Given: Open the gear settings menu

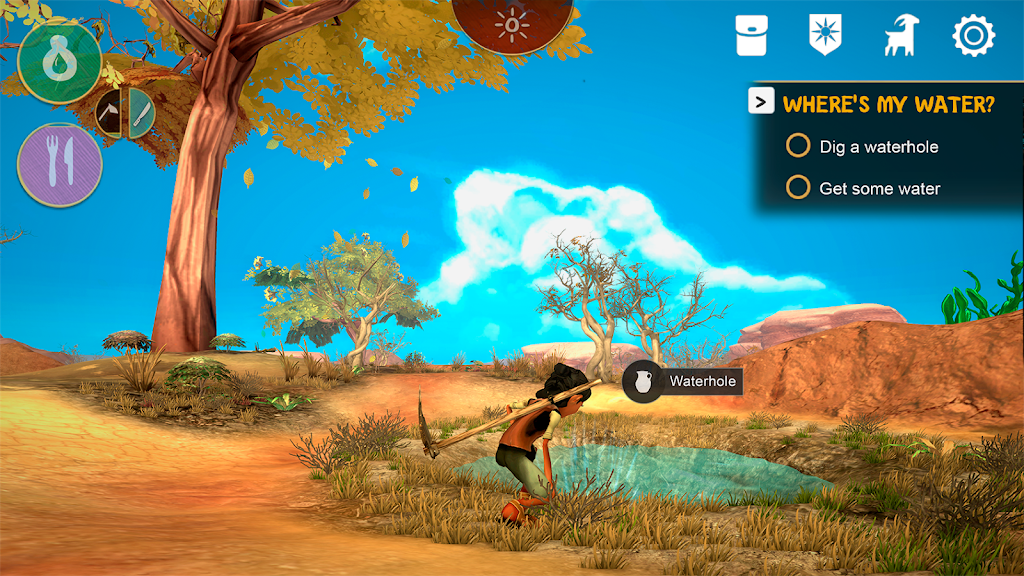Looking at the screenshot, I should point(973,36).
